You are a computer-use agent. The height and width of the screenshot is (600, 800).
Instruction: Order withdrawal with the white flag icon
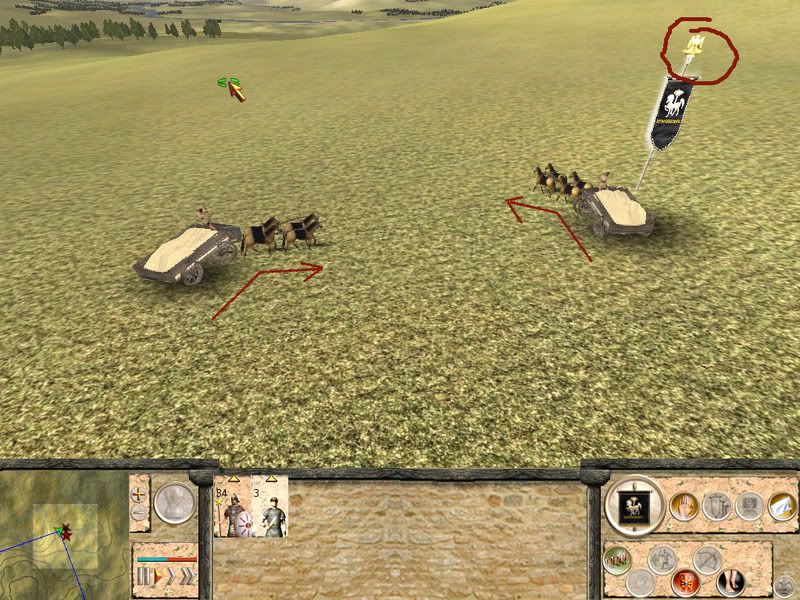pos(783,507)
